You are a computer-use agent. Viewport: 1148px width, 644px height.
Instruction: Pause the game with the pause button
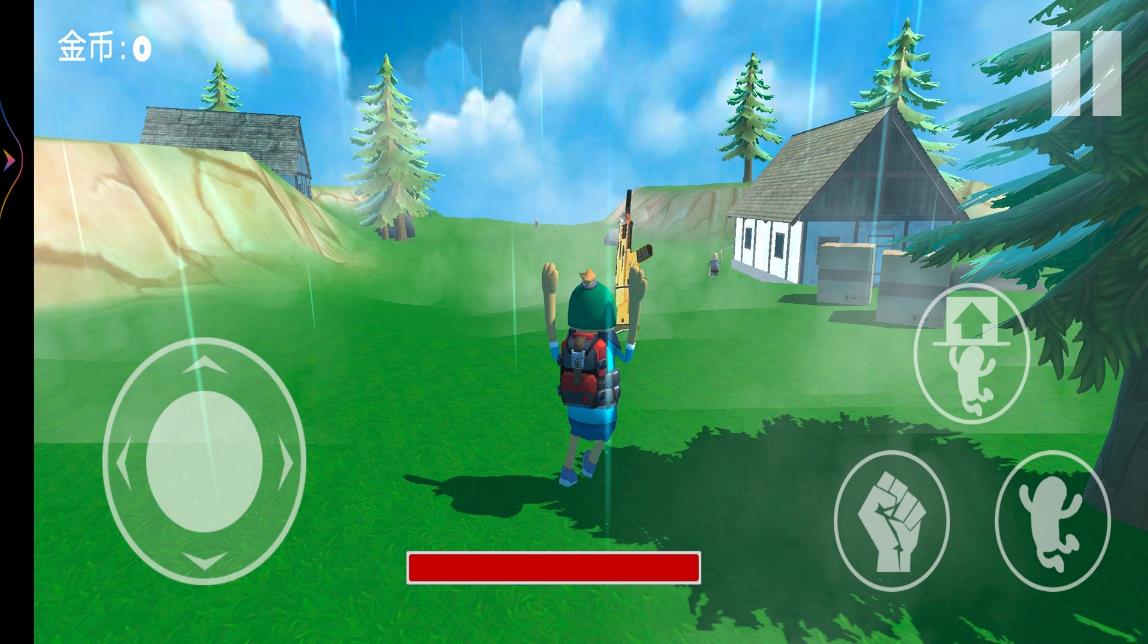[1086, 73]
